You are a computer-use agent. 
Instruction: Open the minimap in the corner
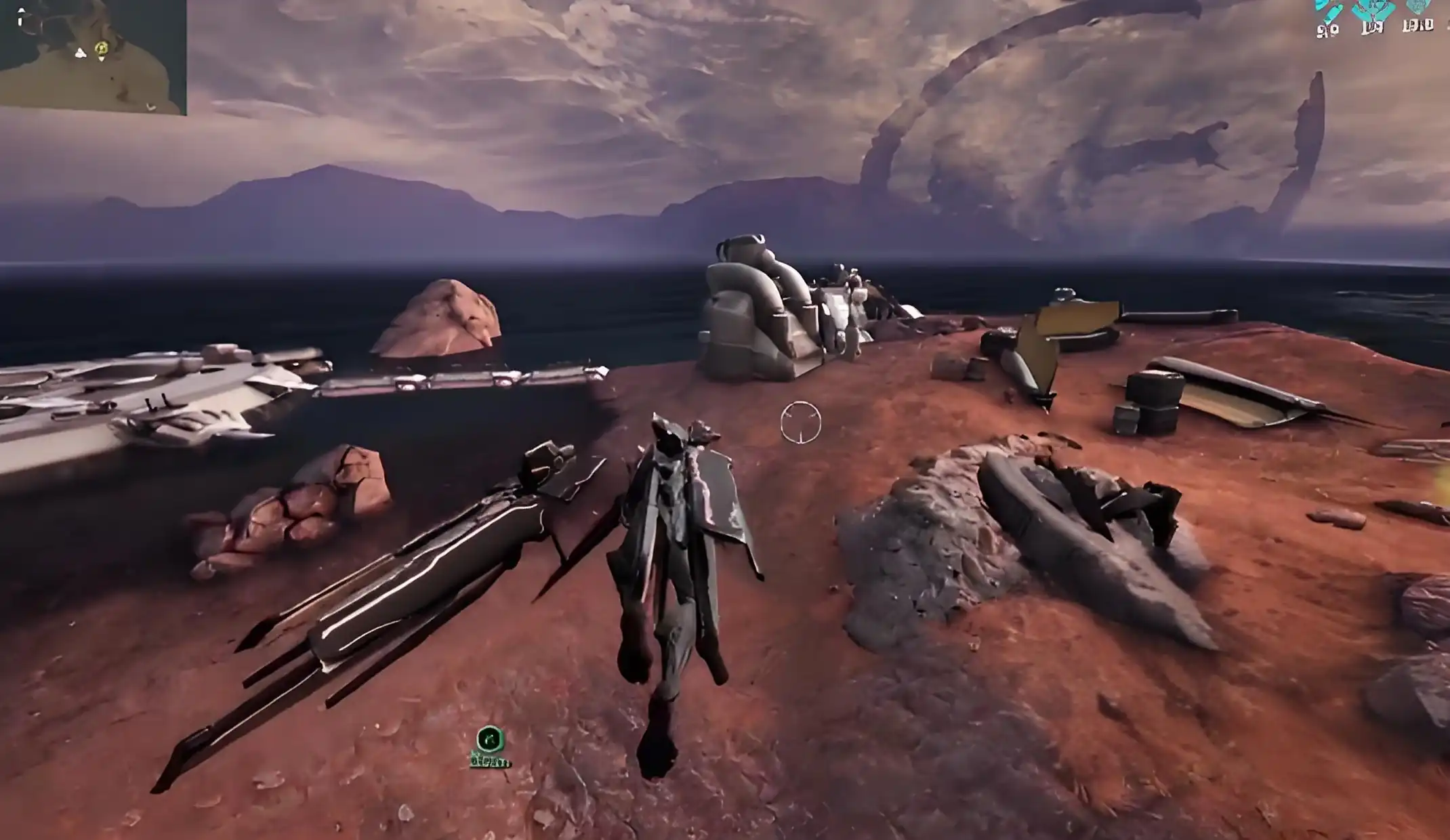click(93, 56)
